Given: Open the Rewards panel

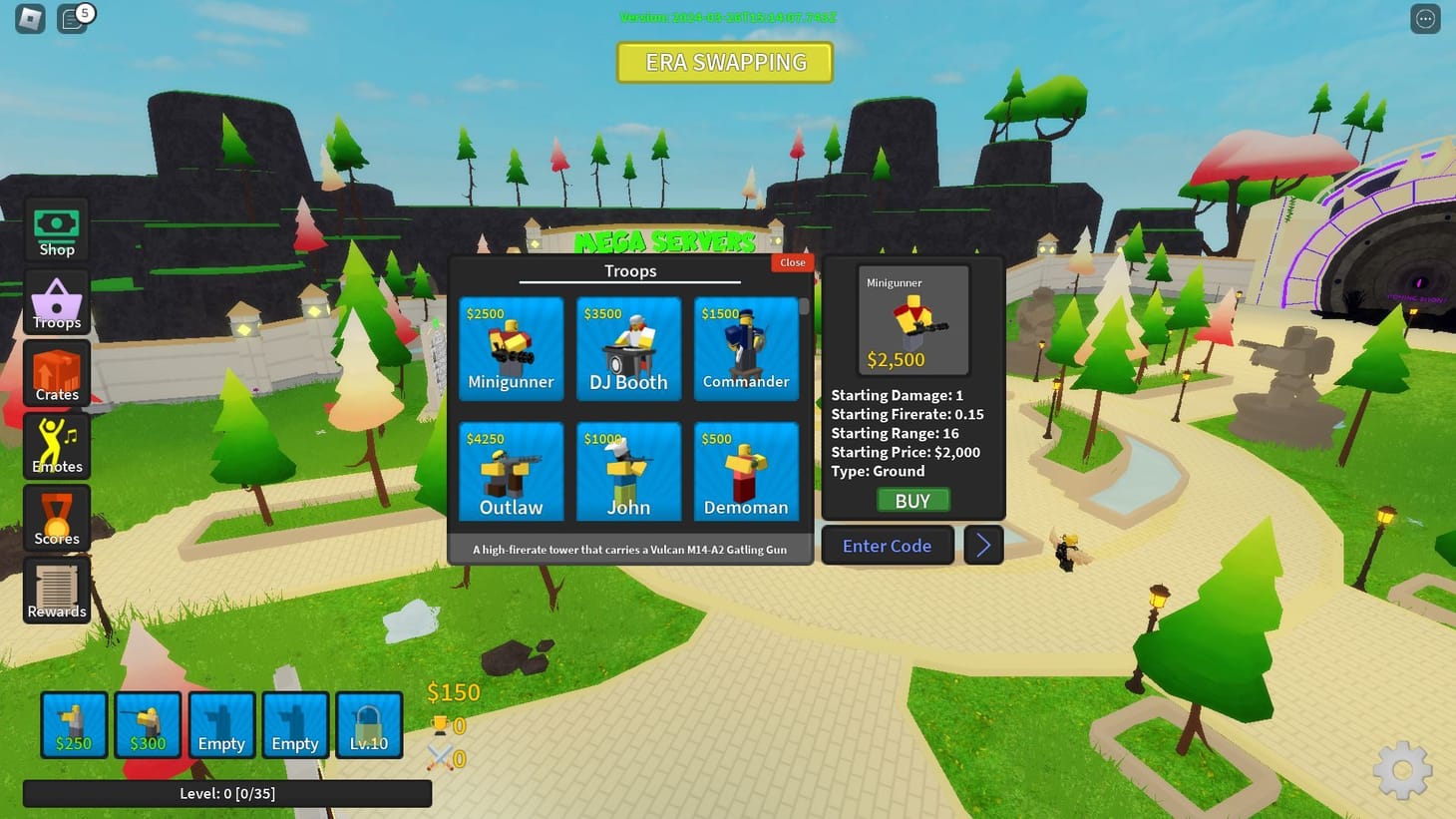Looking at the screenshot, I should [56, 590].
